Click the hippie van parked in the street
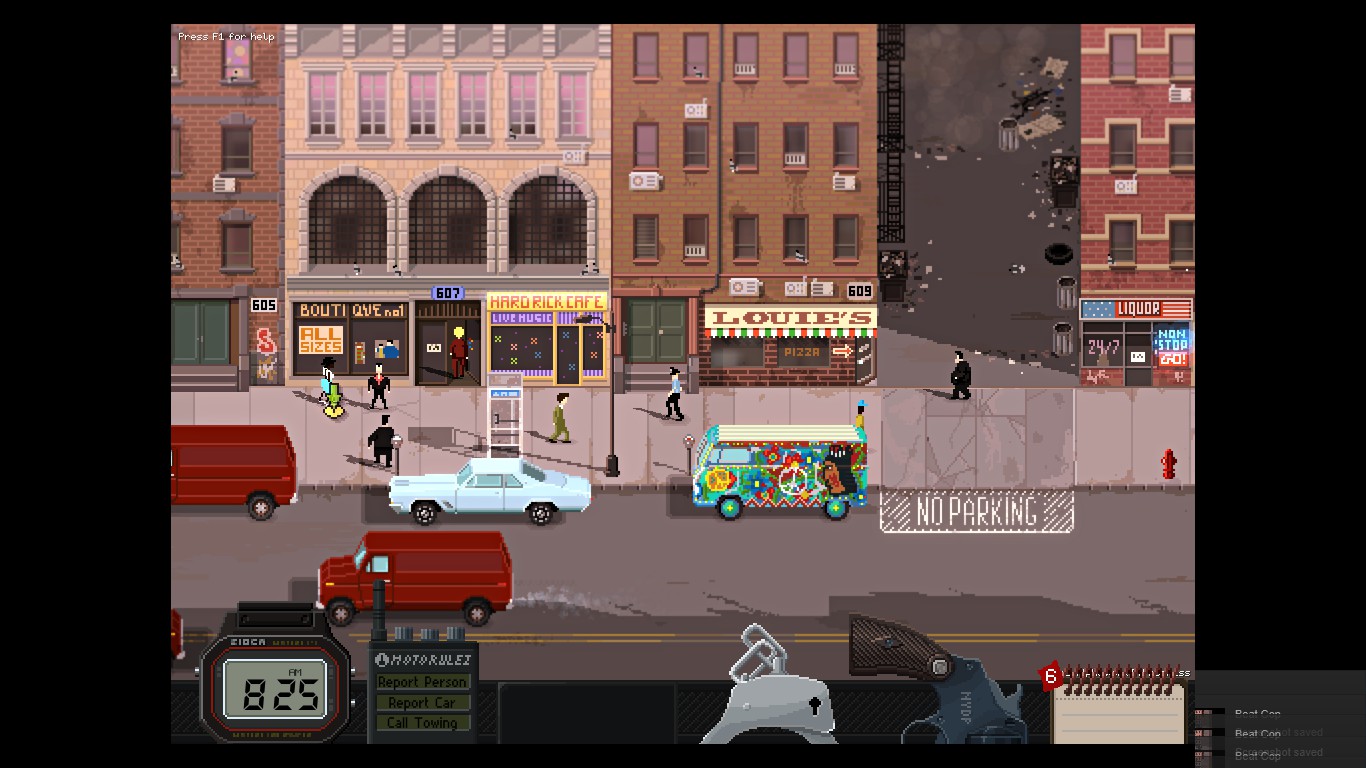 point(780,470)
